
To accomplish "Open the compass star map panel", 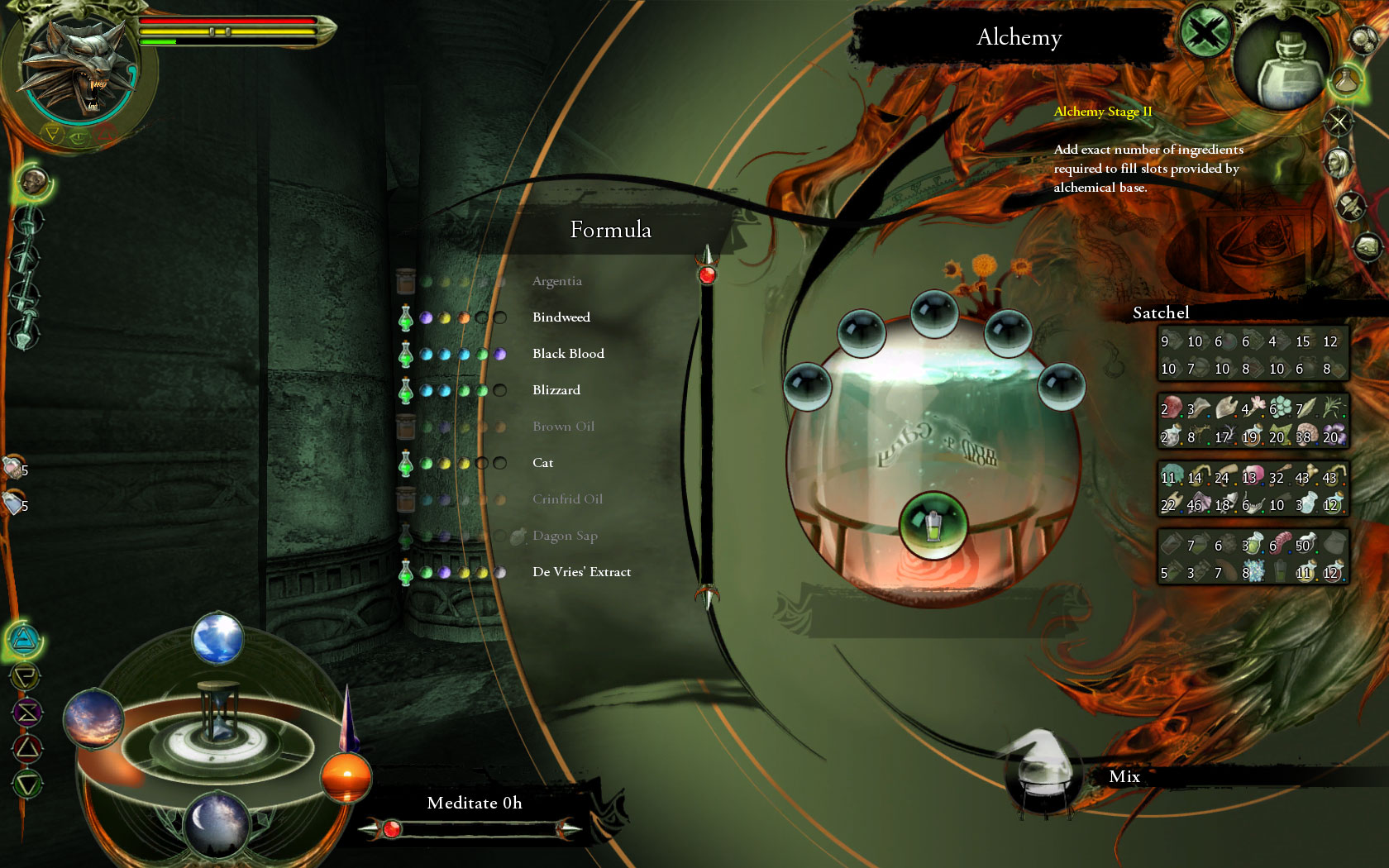I will coord(1338,123).
